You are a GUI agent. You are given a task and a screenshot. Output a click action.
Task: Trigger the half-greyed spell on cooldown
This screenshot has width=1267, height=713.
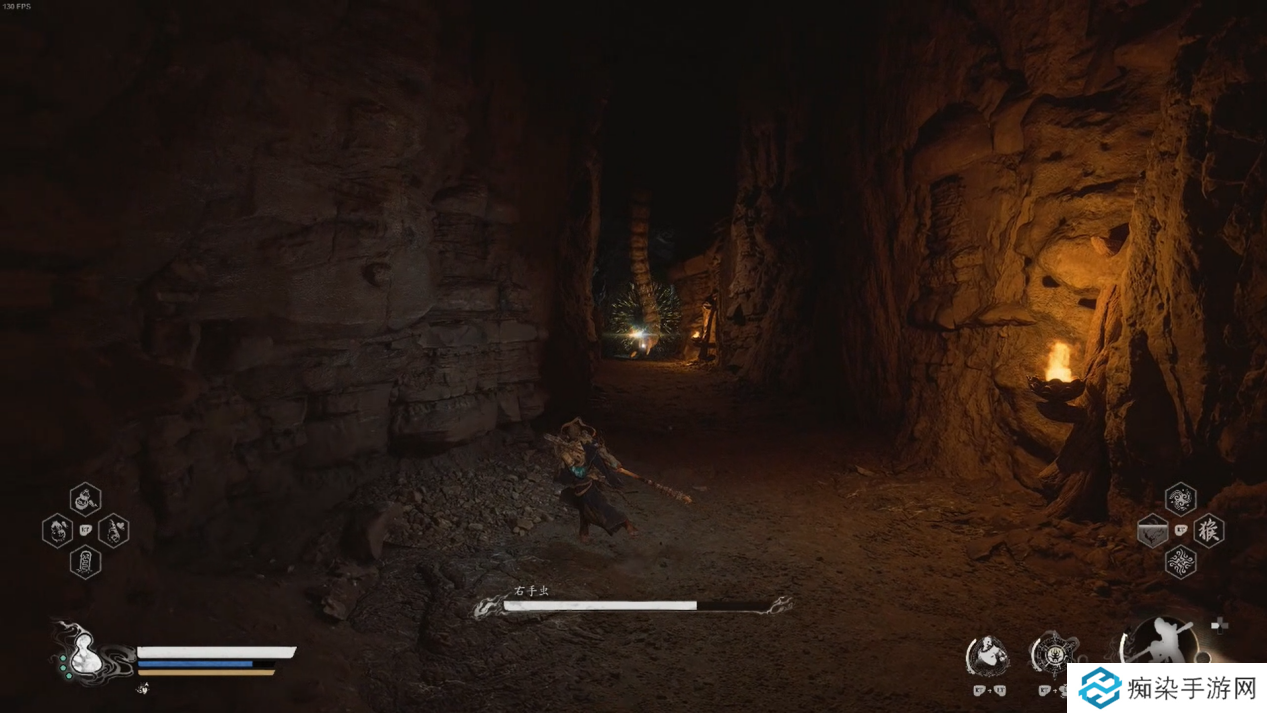(x=1152, y=530)
